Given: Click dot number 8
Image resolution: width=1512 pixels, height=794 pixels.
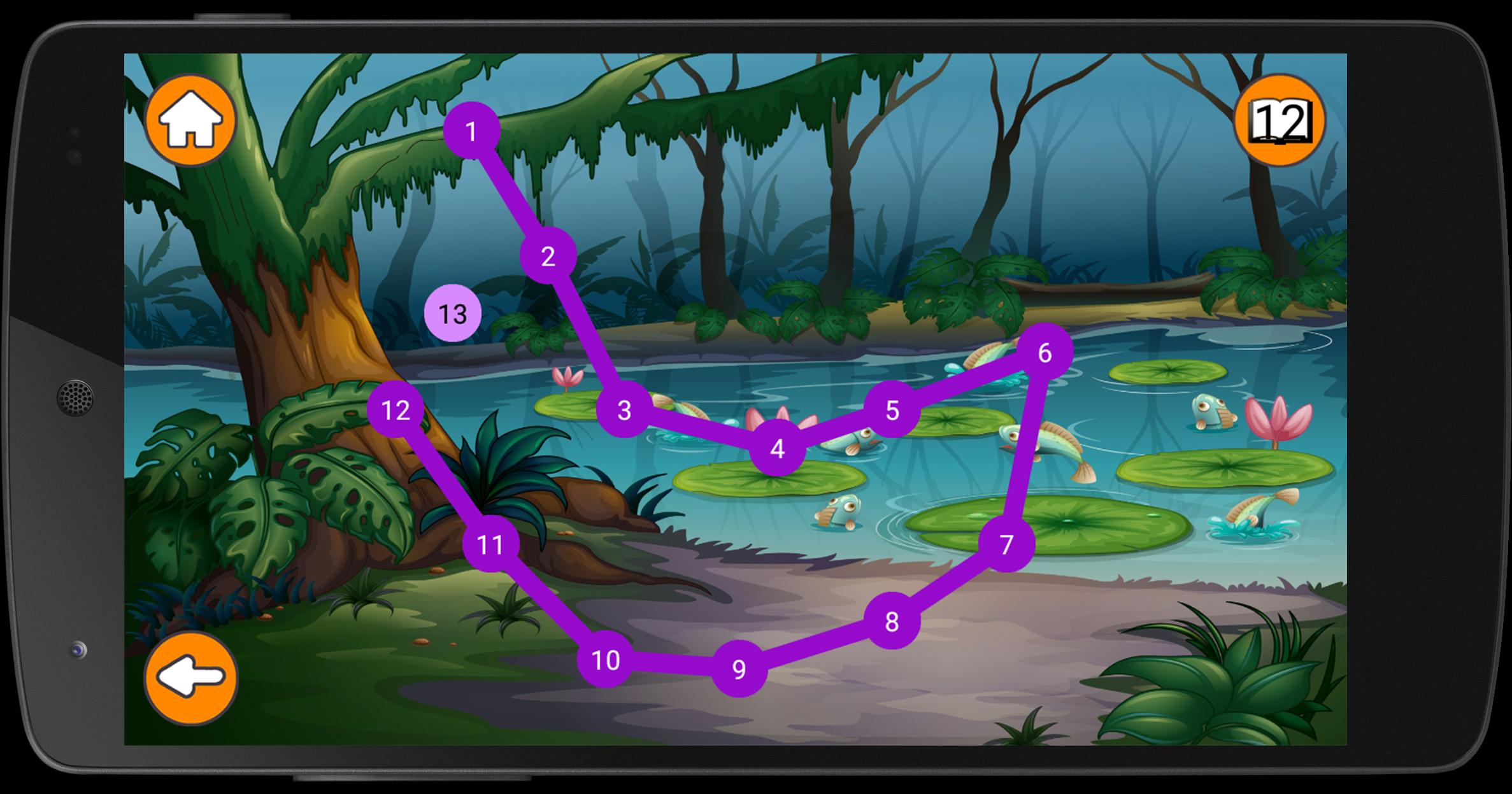Looking at the screenshot, I should point(892,621).
